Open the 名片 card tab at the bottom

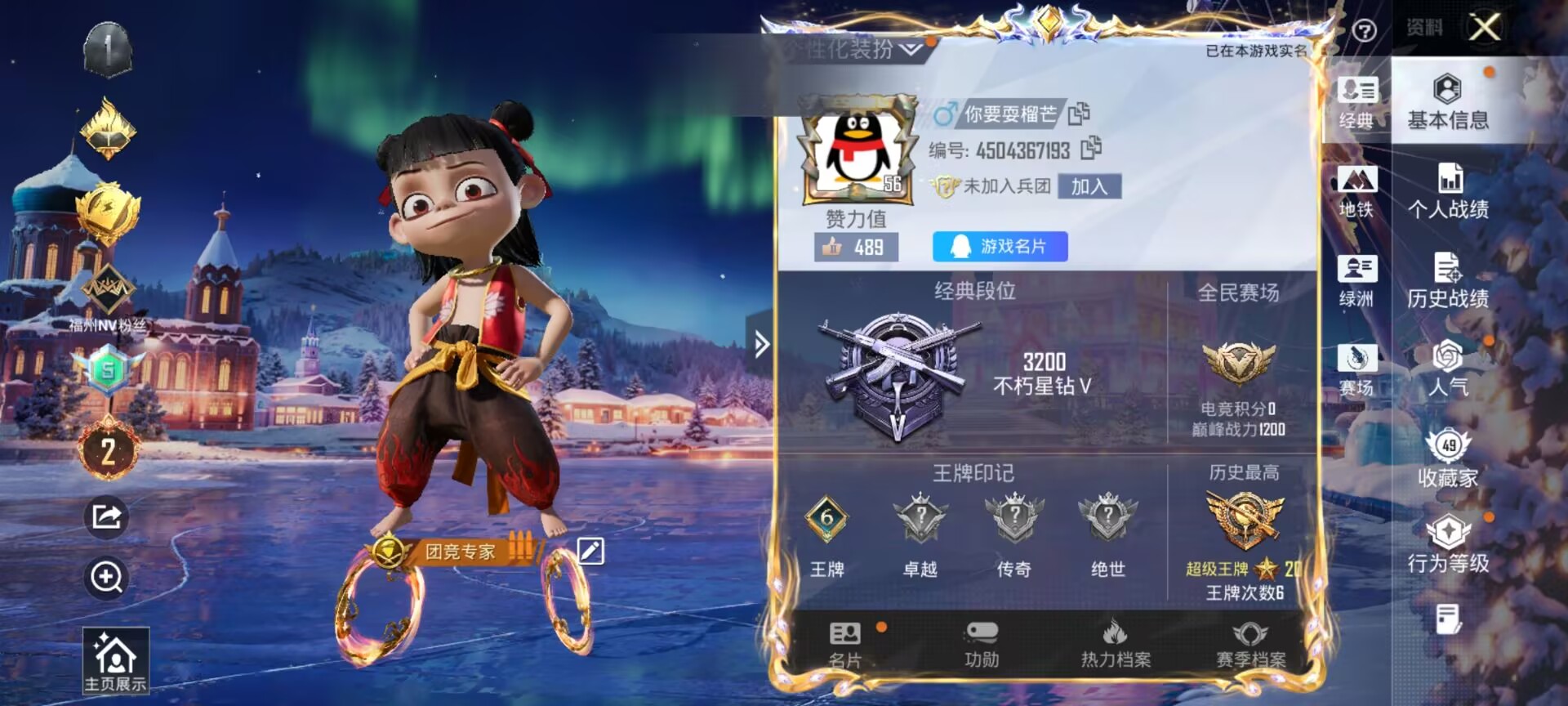coord(845,644)
